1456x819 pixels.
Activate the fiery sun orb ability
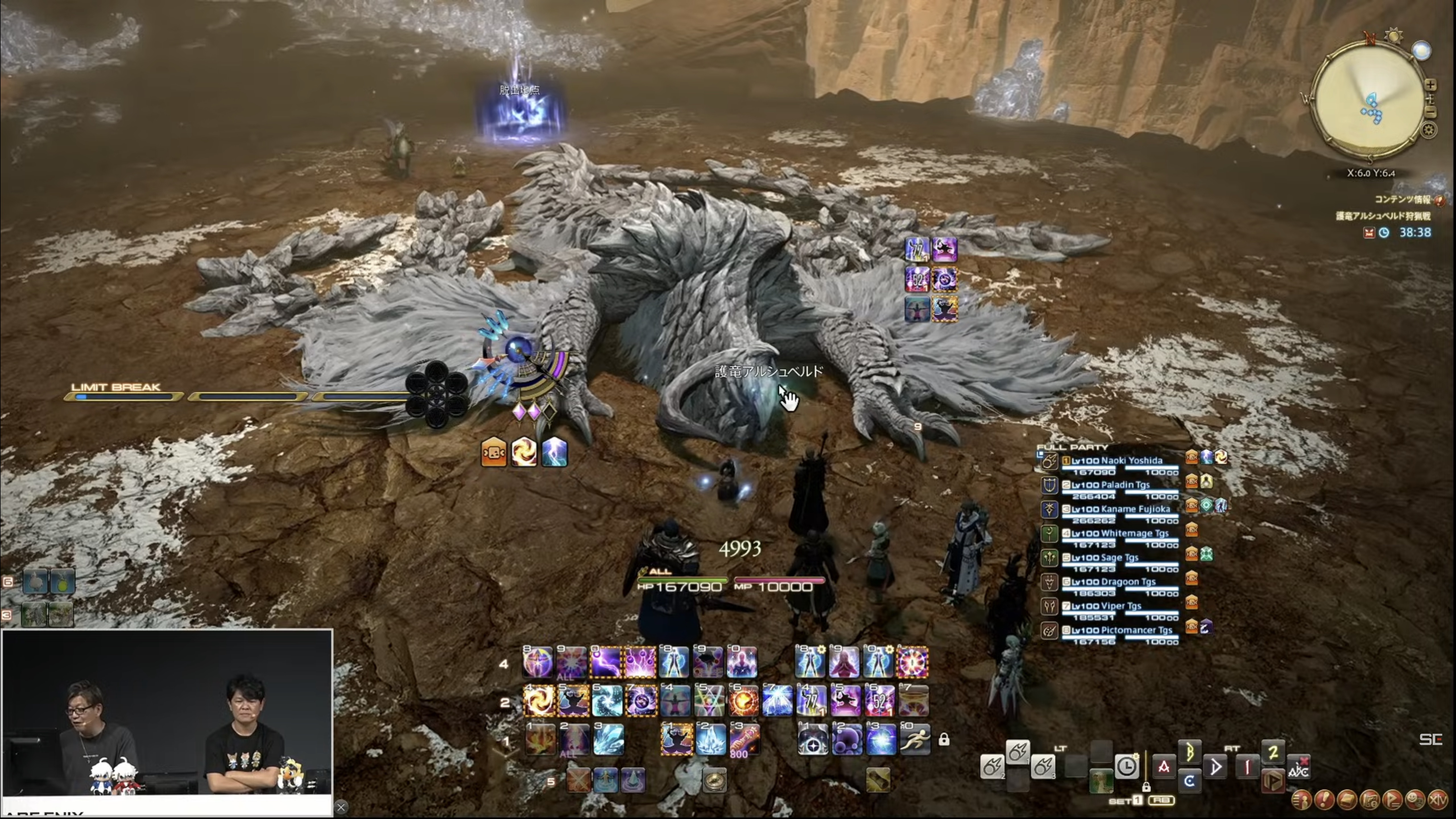pos(743,702)
